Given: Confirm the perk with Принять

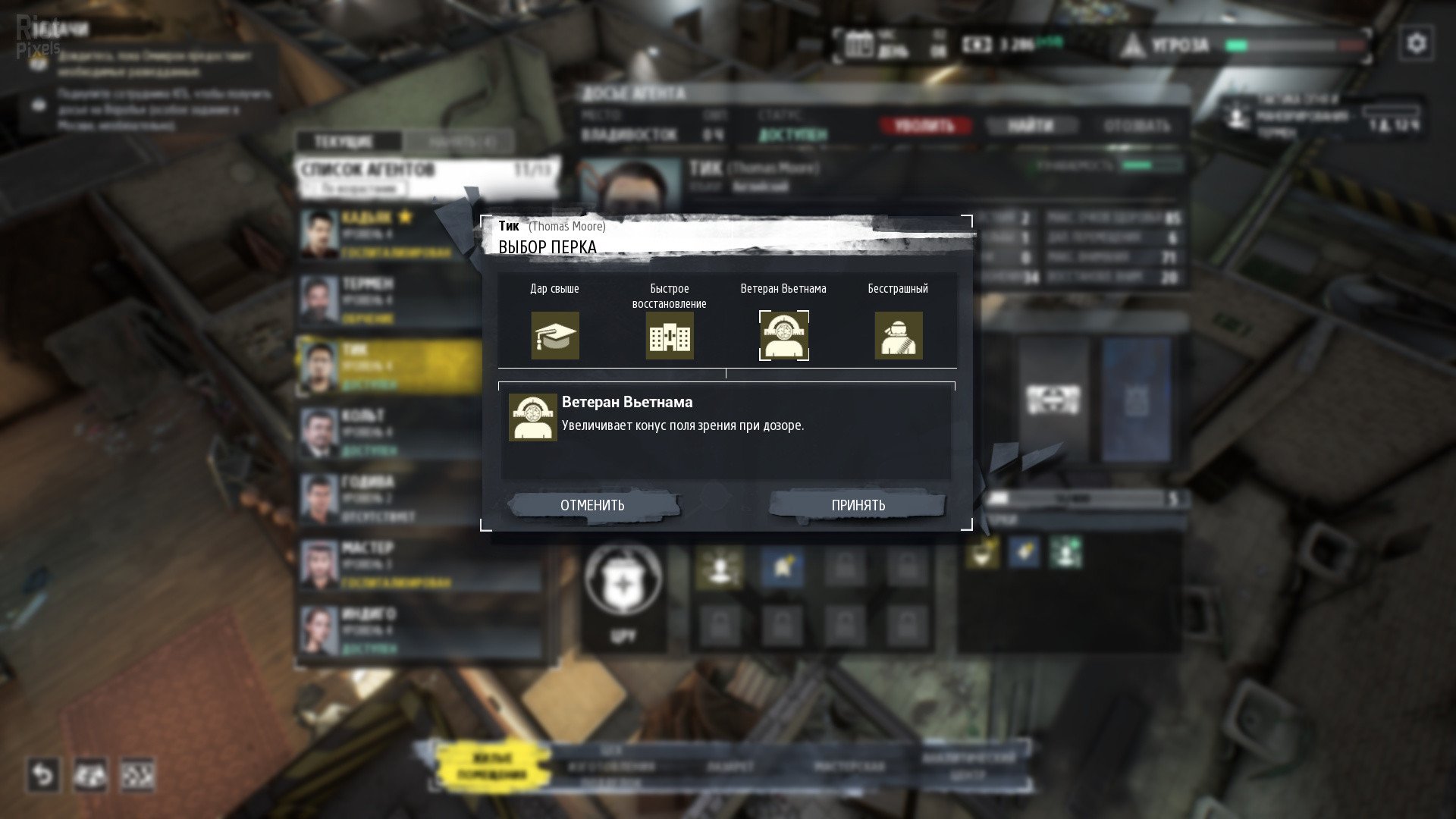Looking at the screenshot, I should click(x=858, y=505).
